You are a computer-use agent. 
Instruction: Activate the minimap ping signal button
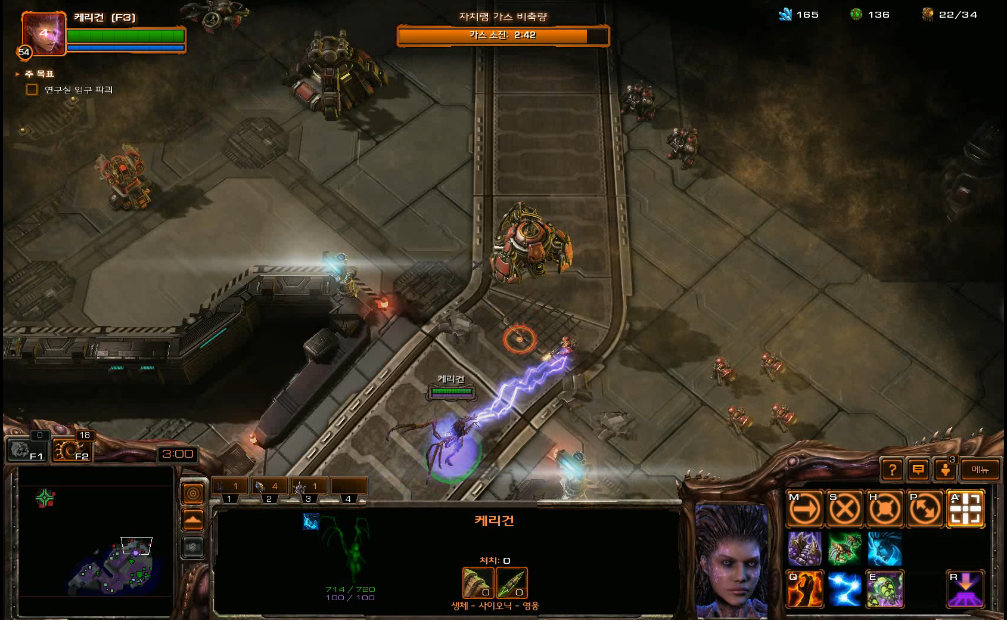tap(193, 493)
